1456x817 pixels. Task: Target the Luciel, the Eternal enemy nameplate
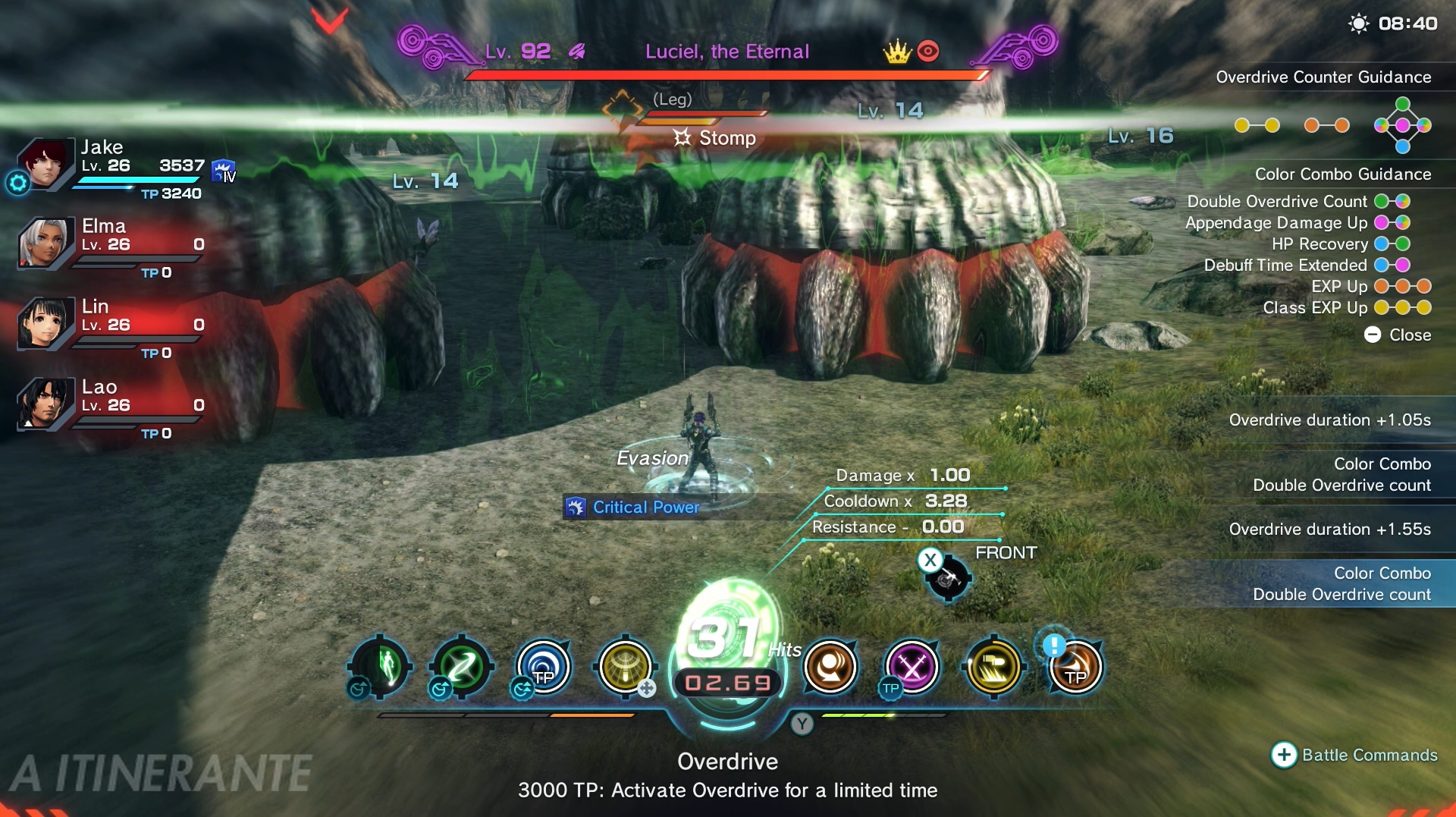tap(726, 52)
